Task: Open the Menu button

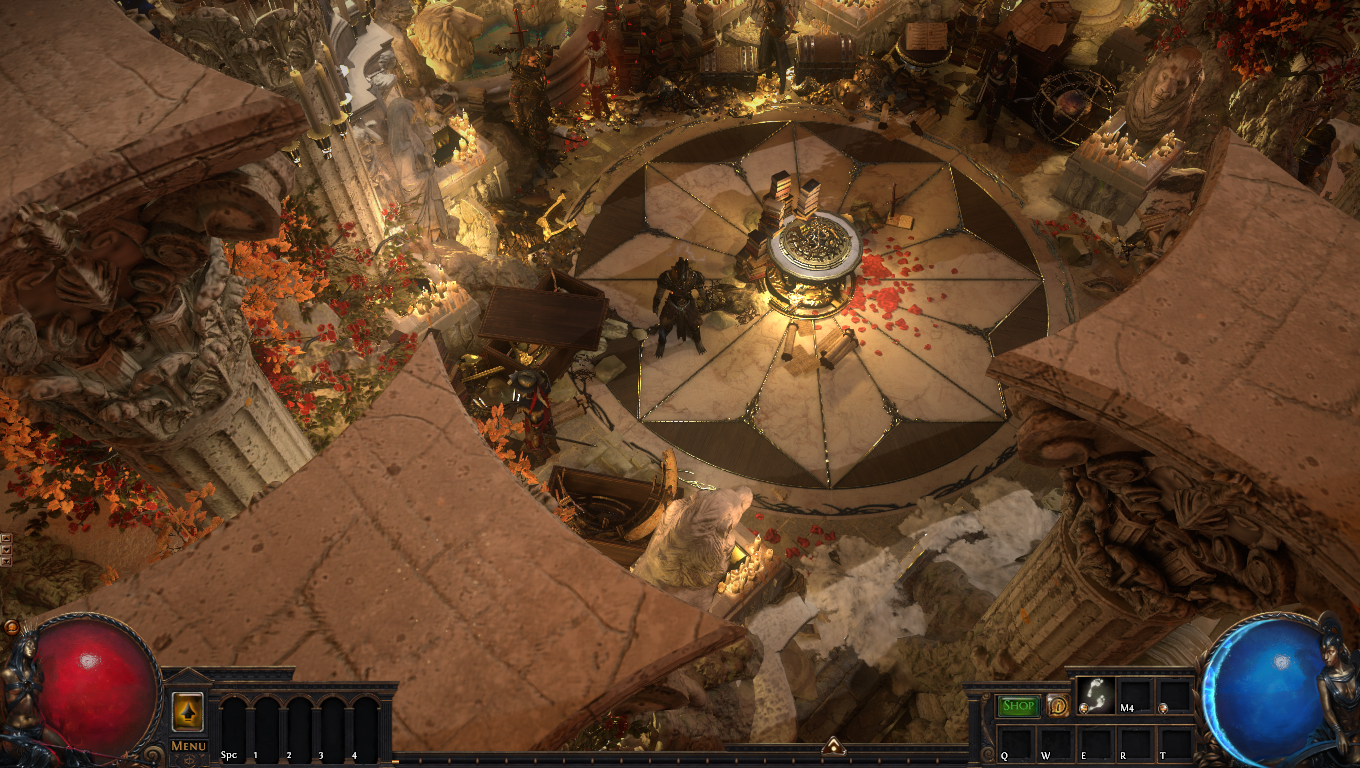Action: [188, 745]
